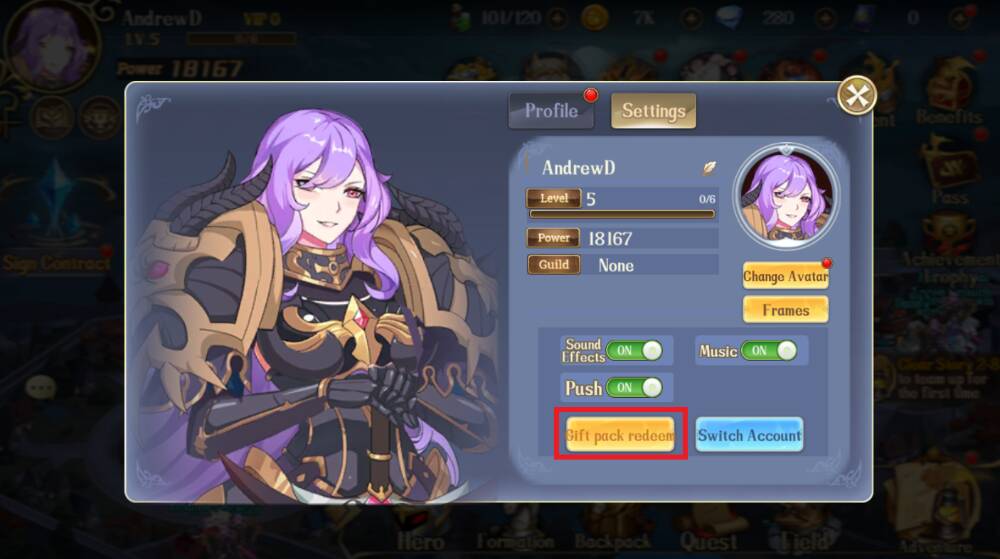Close the profile settings popup
This screenshot has width=1000, height=559.
point(856,96)
